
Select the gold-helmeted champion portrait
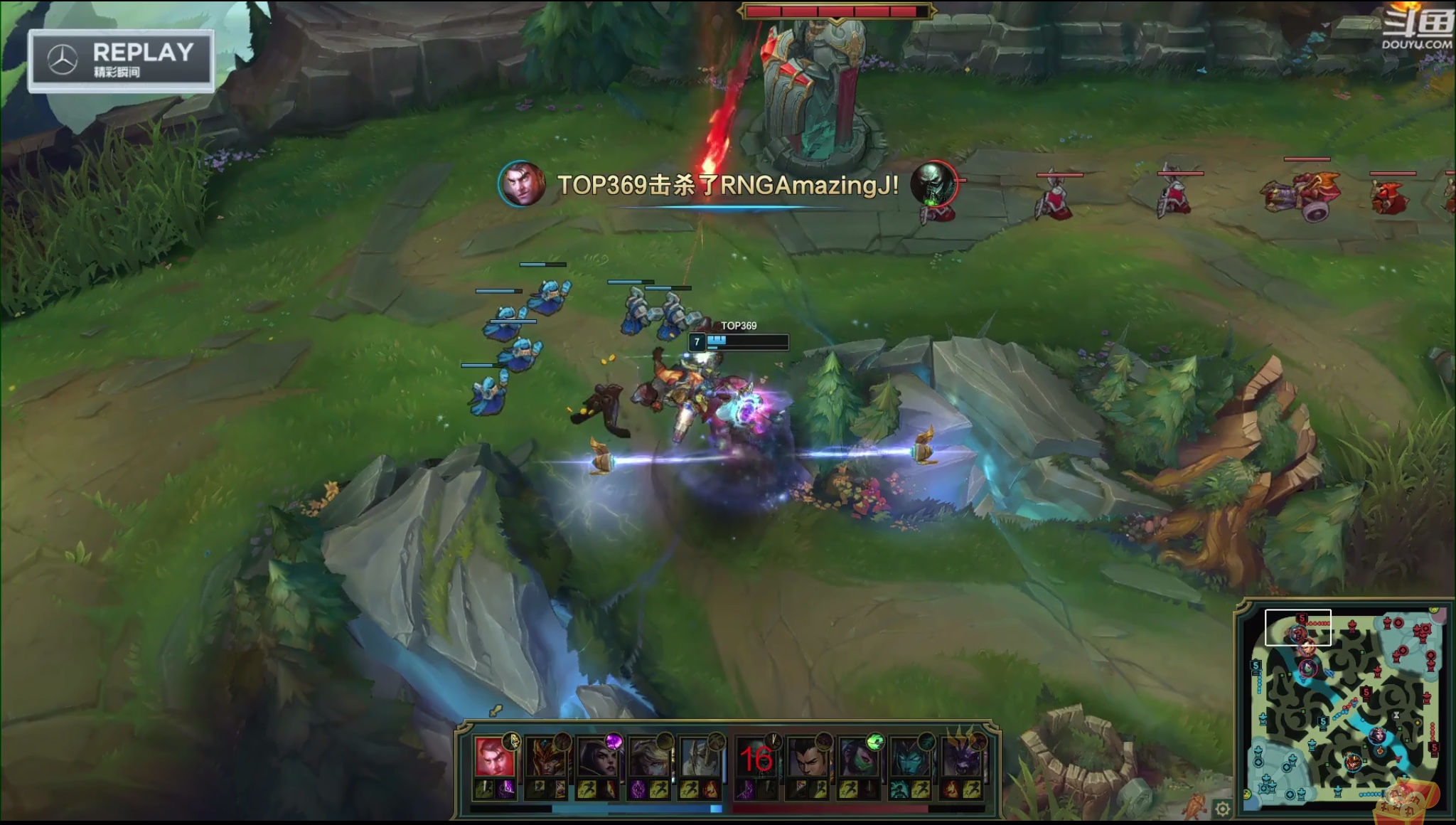(544, 758)
